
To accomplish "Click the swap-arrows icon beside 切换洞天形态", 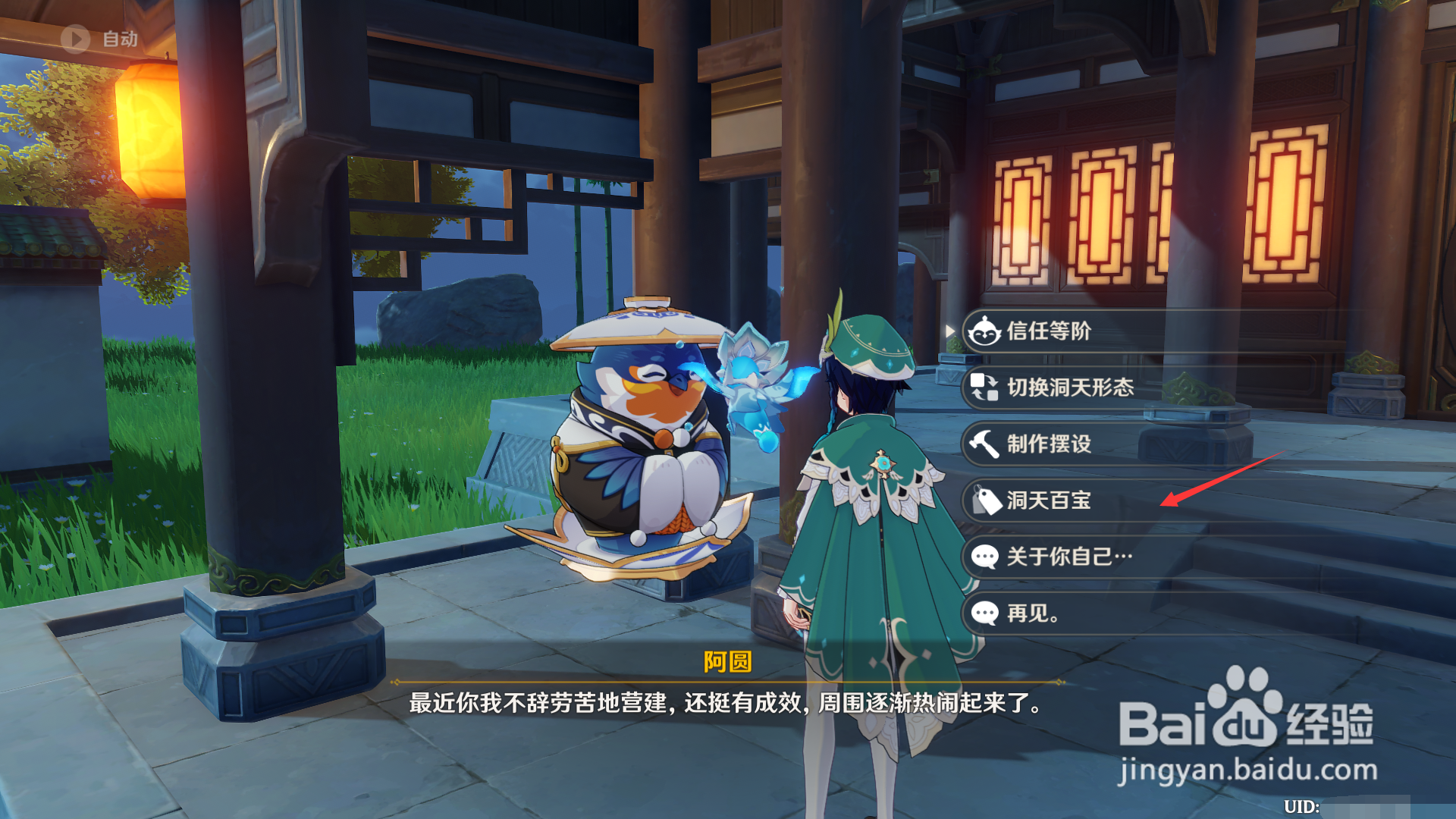I will (984, 388).
